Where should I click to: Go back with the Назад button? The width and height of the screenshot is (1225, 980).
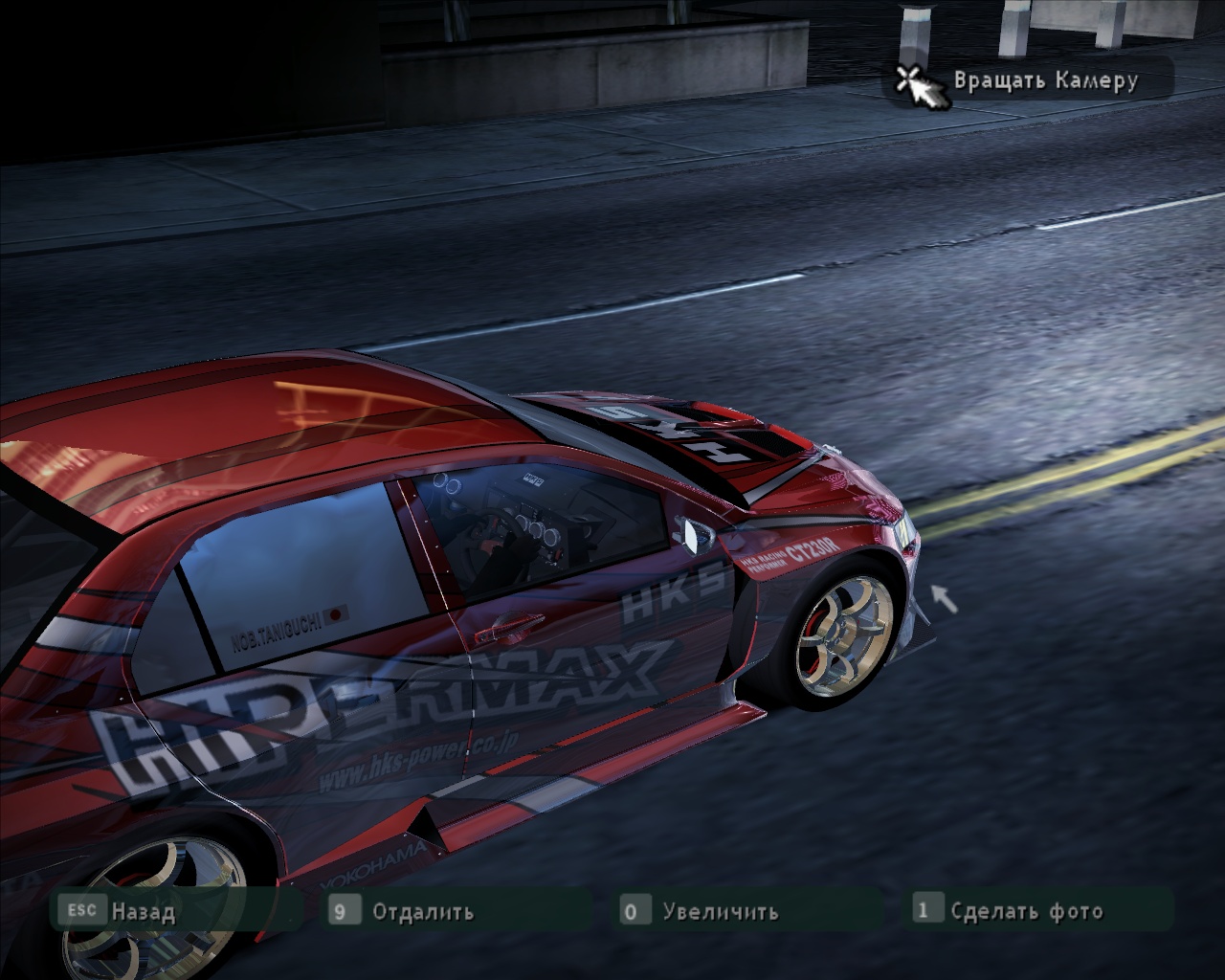(142, 911)
